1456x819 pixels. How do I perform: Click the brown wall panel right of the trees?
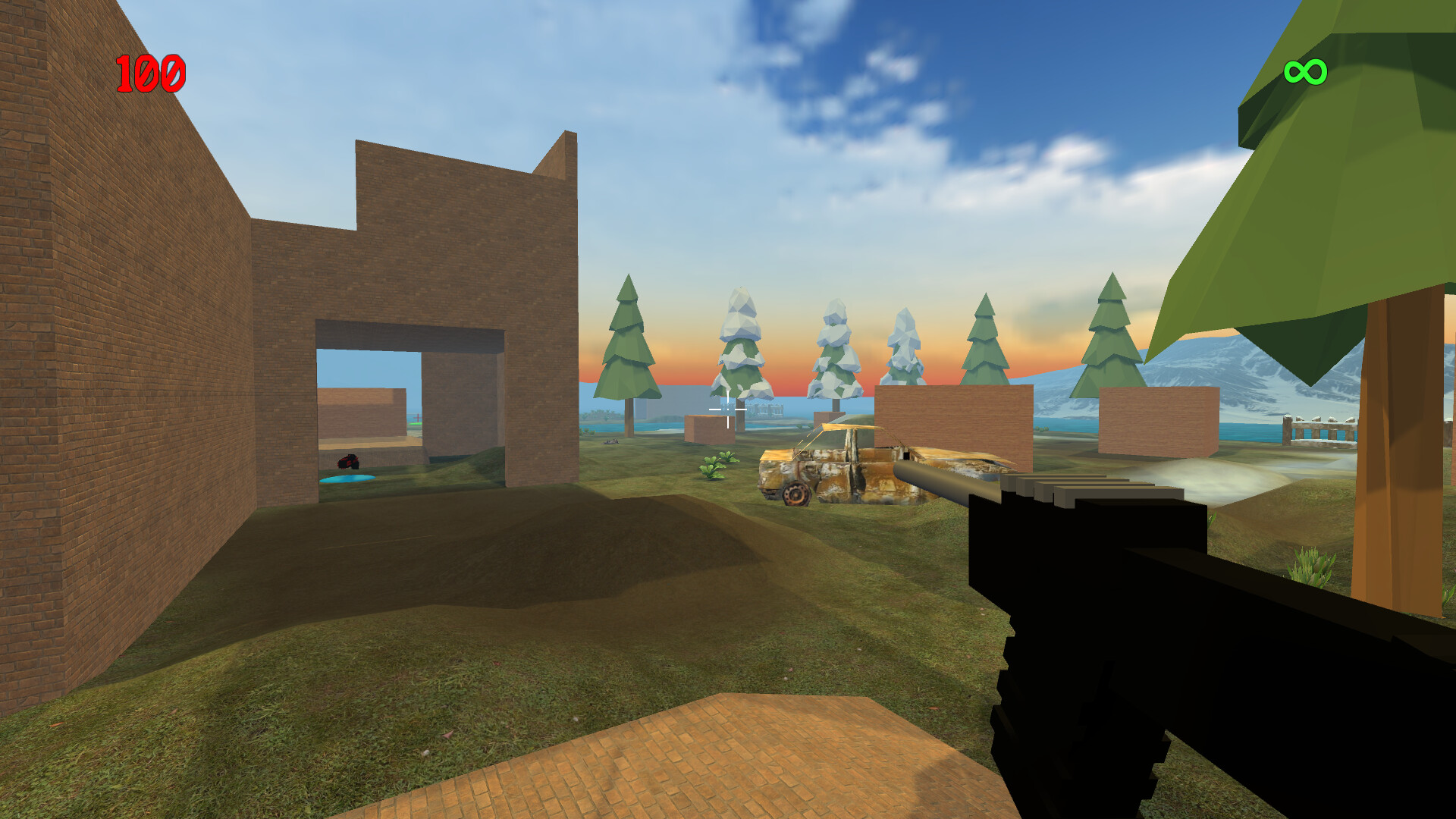click(x=952, y=421)
